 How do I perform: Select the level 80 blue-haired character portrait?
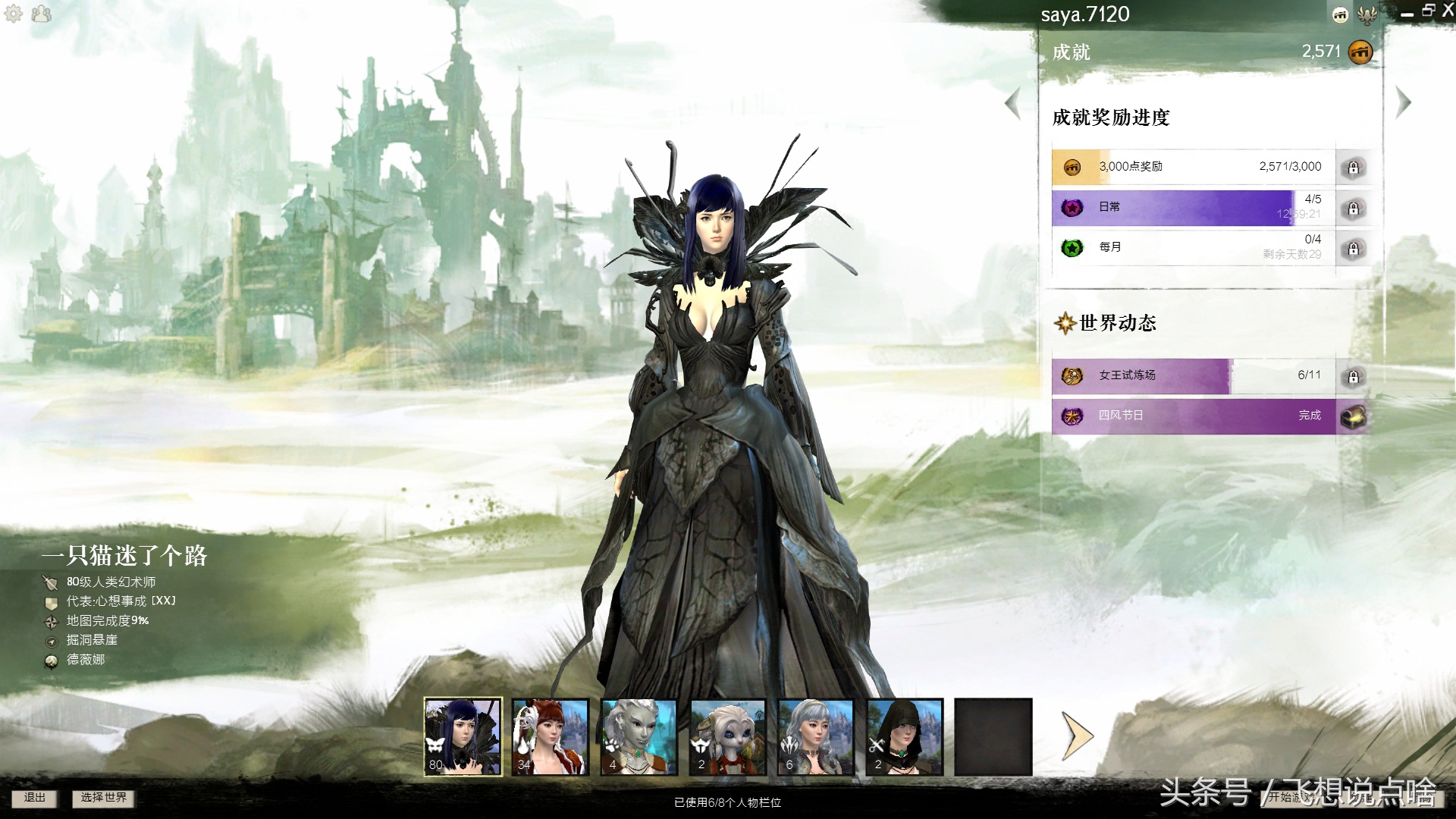tap(463, 736)
